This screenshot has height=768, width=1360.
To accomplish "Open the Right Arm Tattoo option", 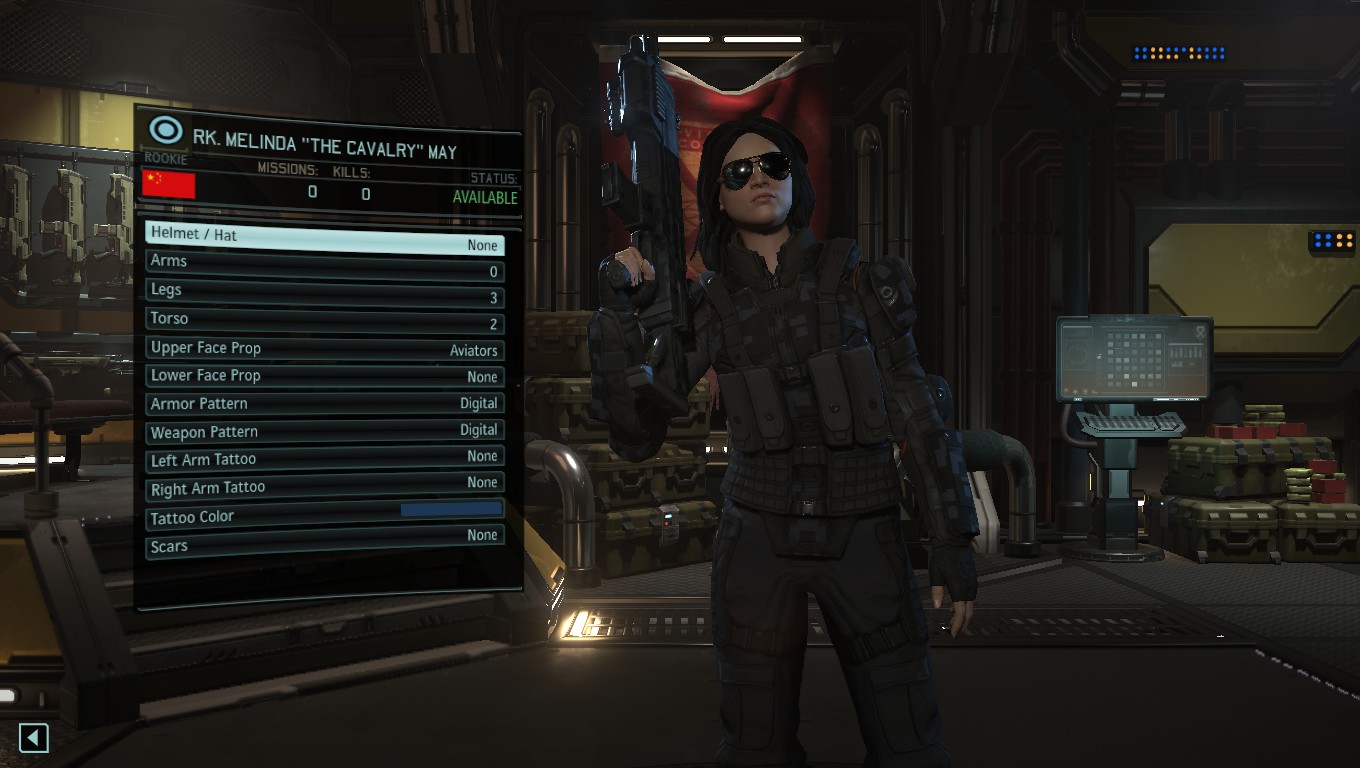I will (324, 487).
